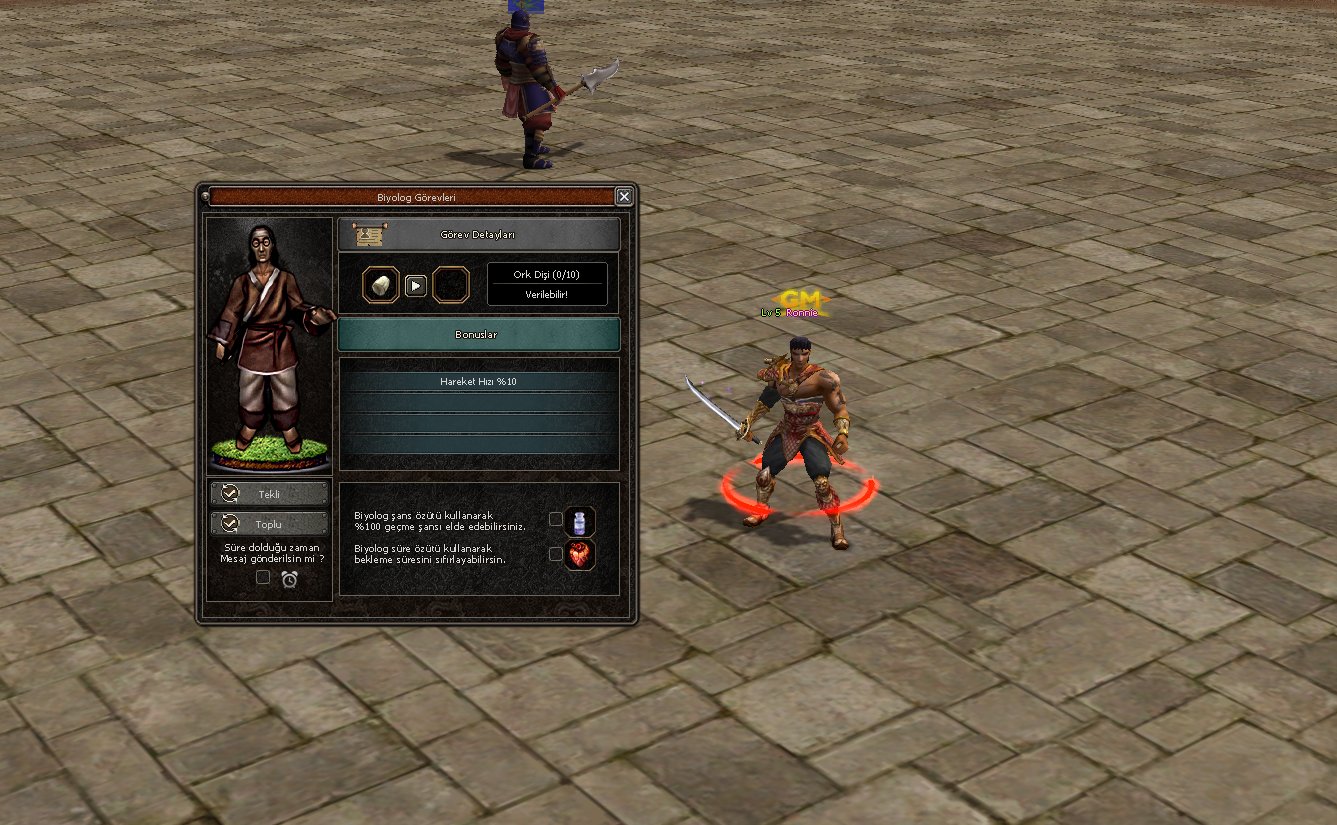
Task: Choose the Tekli delivery button
Action: [x=269, y=494]
